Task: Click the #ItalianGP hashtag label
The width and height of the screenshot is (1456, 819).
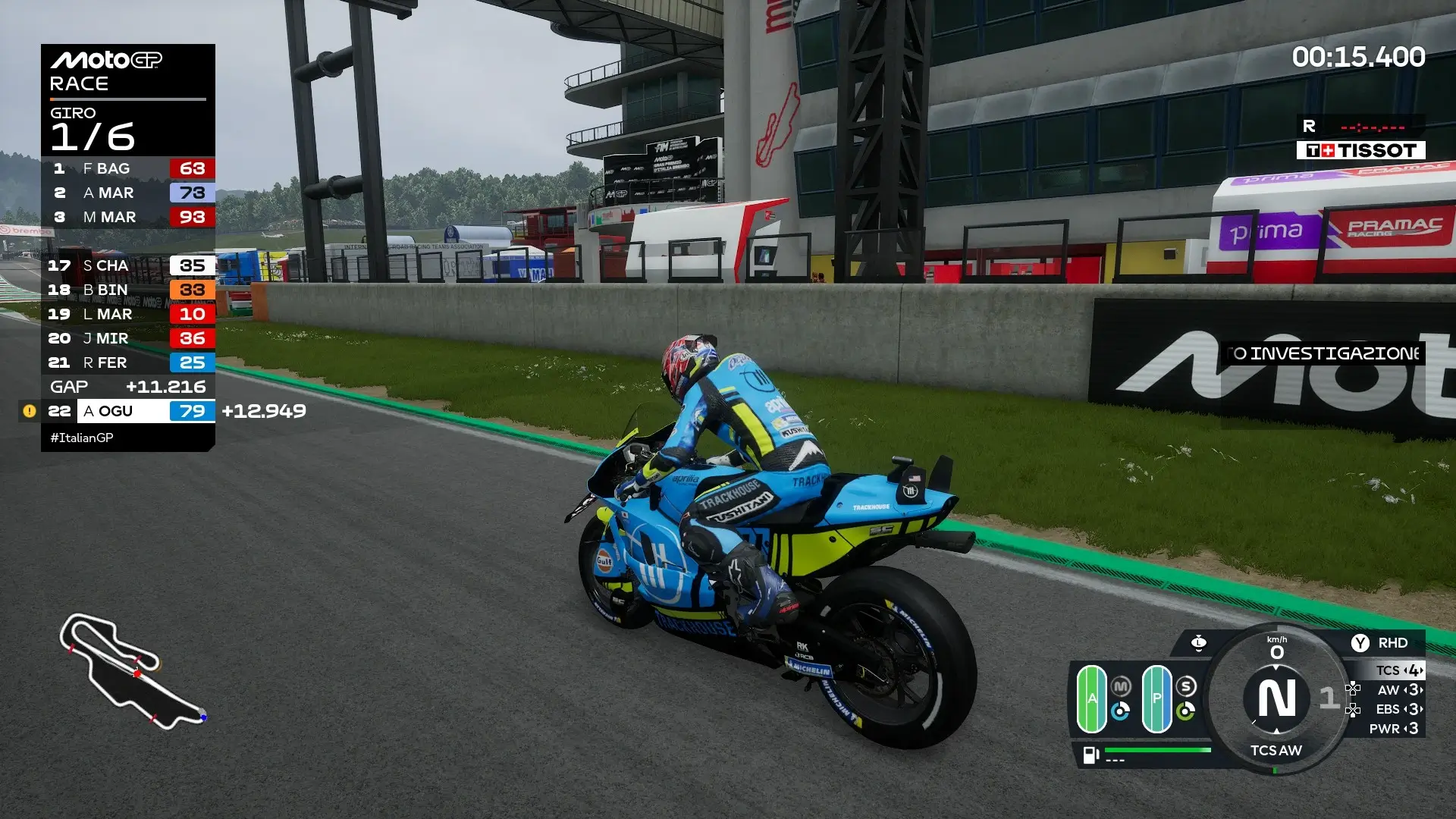Action: (82, 438)
